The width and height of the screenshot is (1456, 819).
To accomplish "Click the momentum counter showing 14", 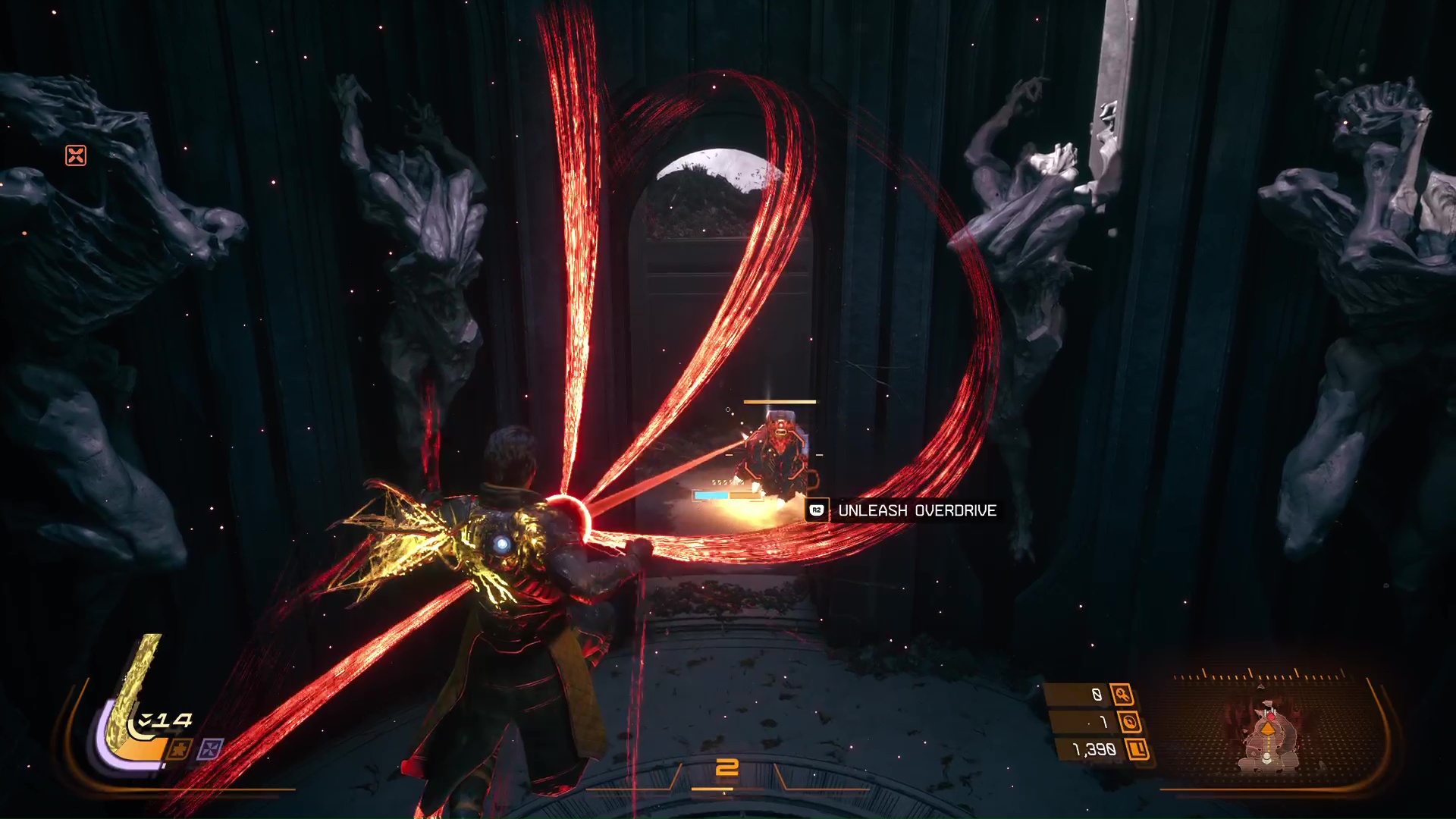I will 172,719.
